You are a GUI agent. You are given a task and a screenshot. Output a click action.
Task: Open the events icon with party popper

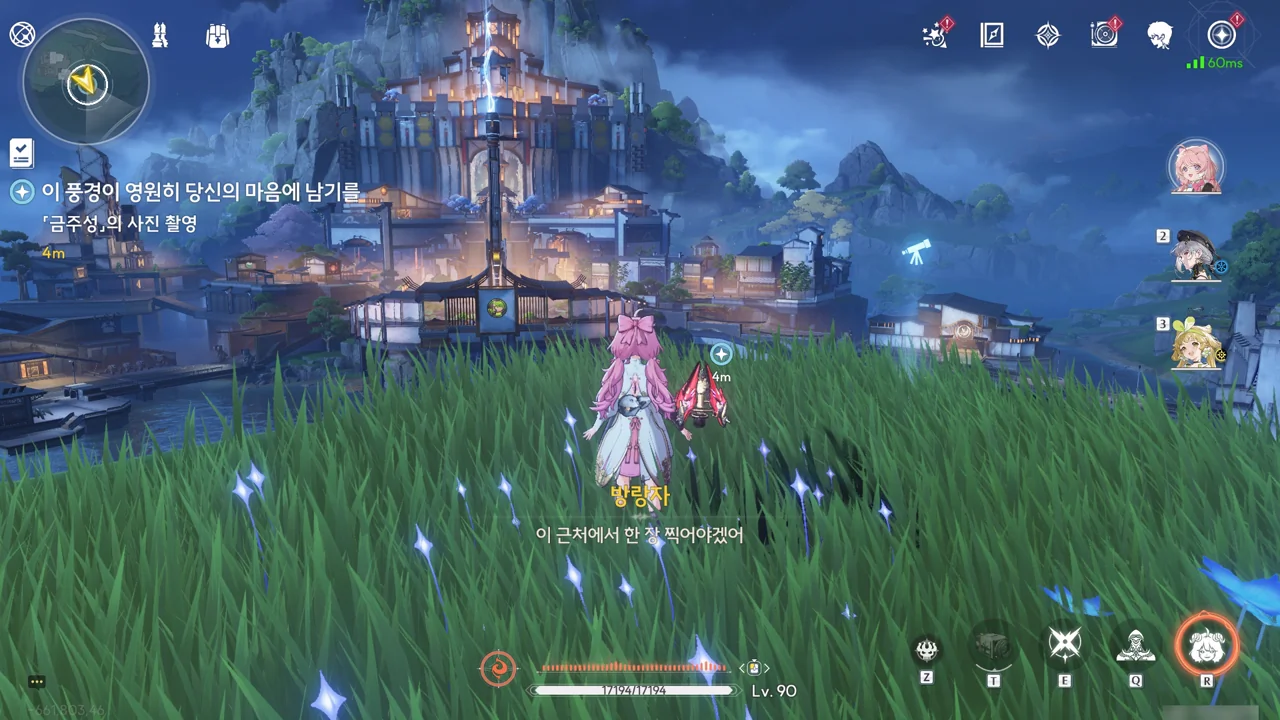(935, 36)
